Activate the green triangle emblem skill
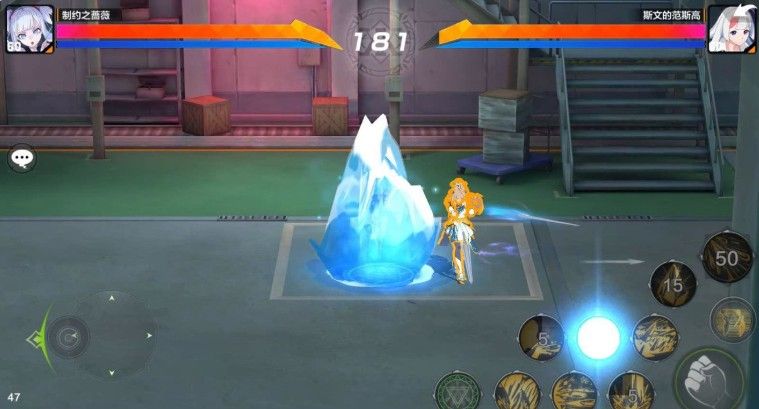 pyautogui.click(x=458, y=393)
